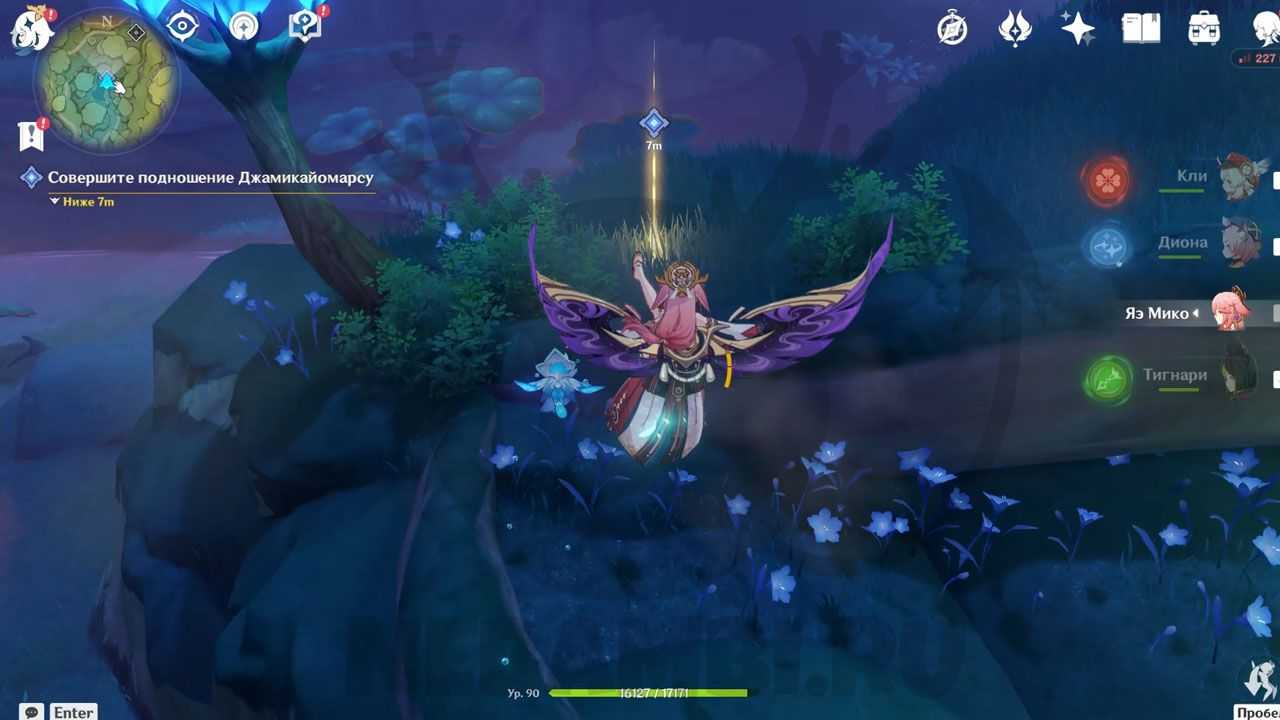Trigger Кли's red clover elemental burst
Image resolution: width=1280 pixels, height=720 pixels.
[x=1107, y=181]
